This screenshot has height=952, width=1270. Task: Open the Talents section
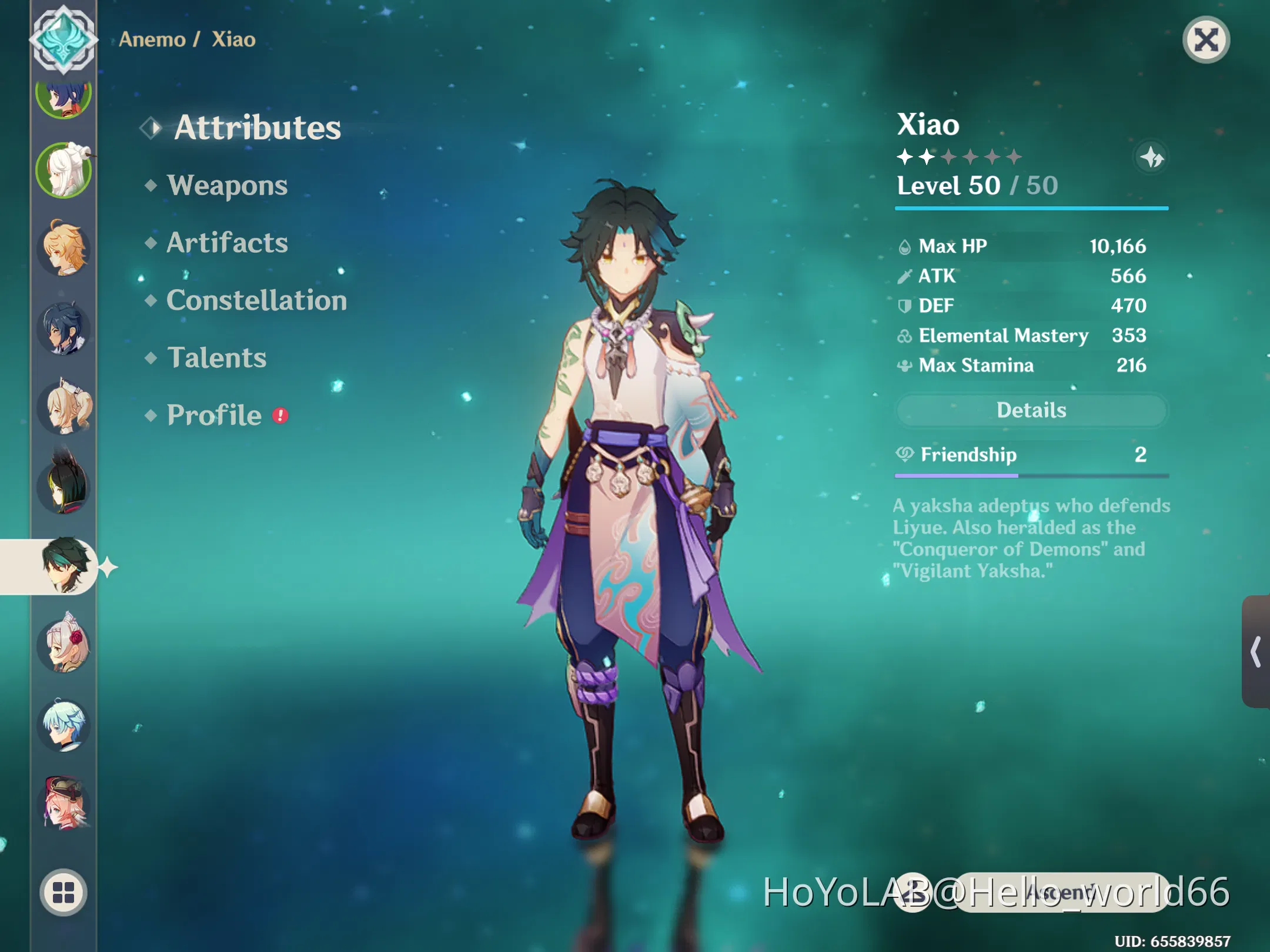click(216, 357)
